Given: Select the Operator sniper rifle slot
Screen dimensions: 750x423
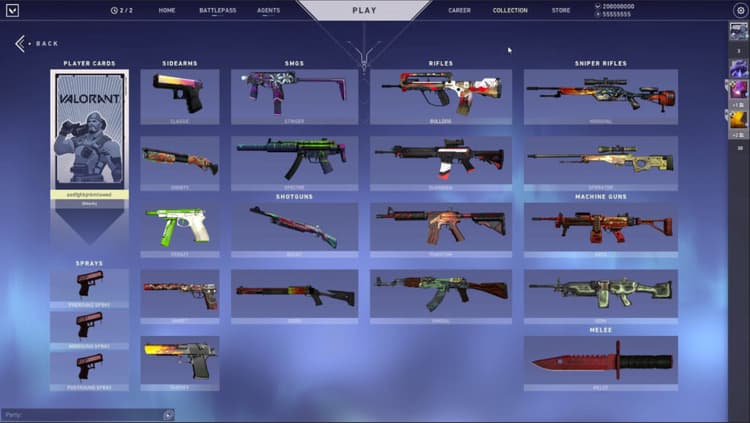Looking at the screenshot, I should tap(600, 162).
